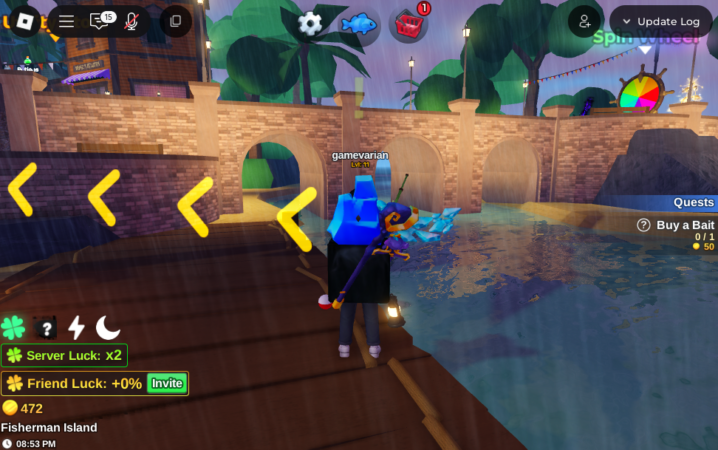Click the Server Luck x2 banner

pos(63,355)
